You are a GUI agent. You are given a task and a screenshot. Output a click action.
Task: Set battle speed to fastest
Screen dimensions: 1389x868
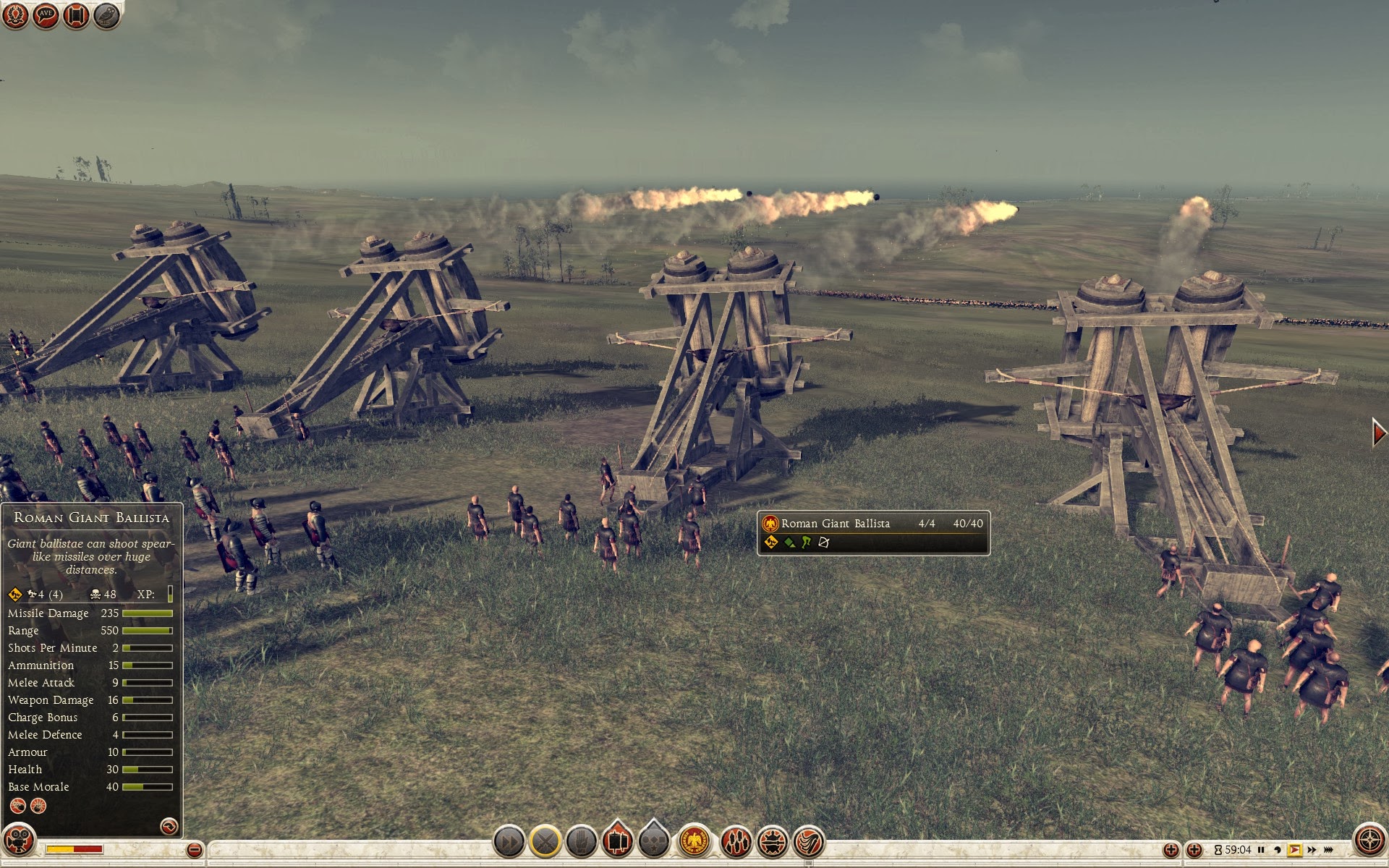[x=1329, y=850]
